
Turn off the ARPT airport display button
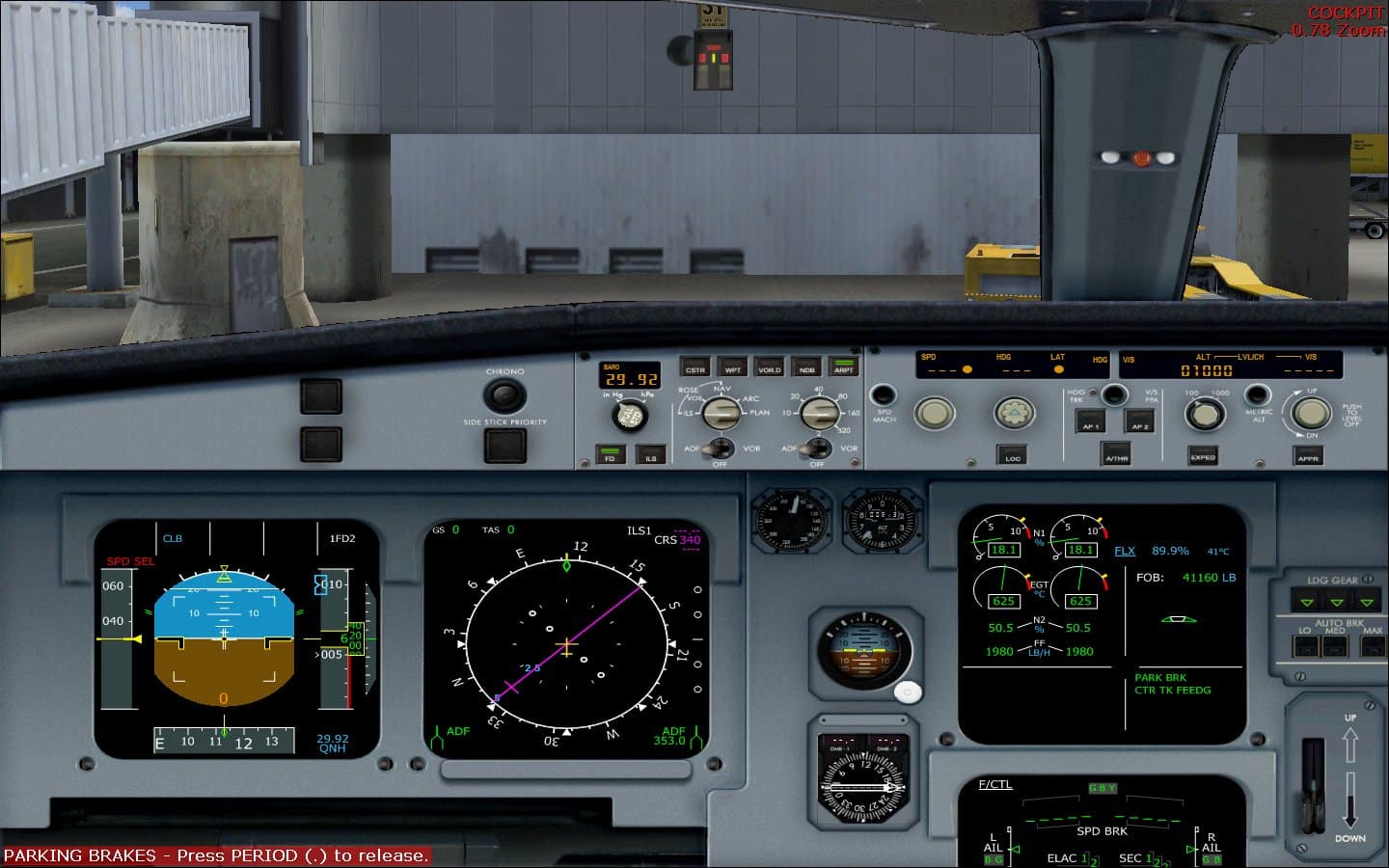[x=845, y=367]
